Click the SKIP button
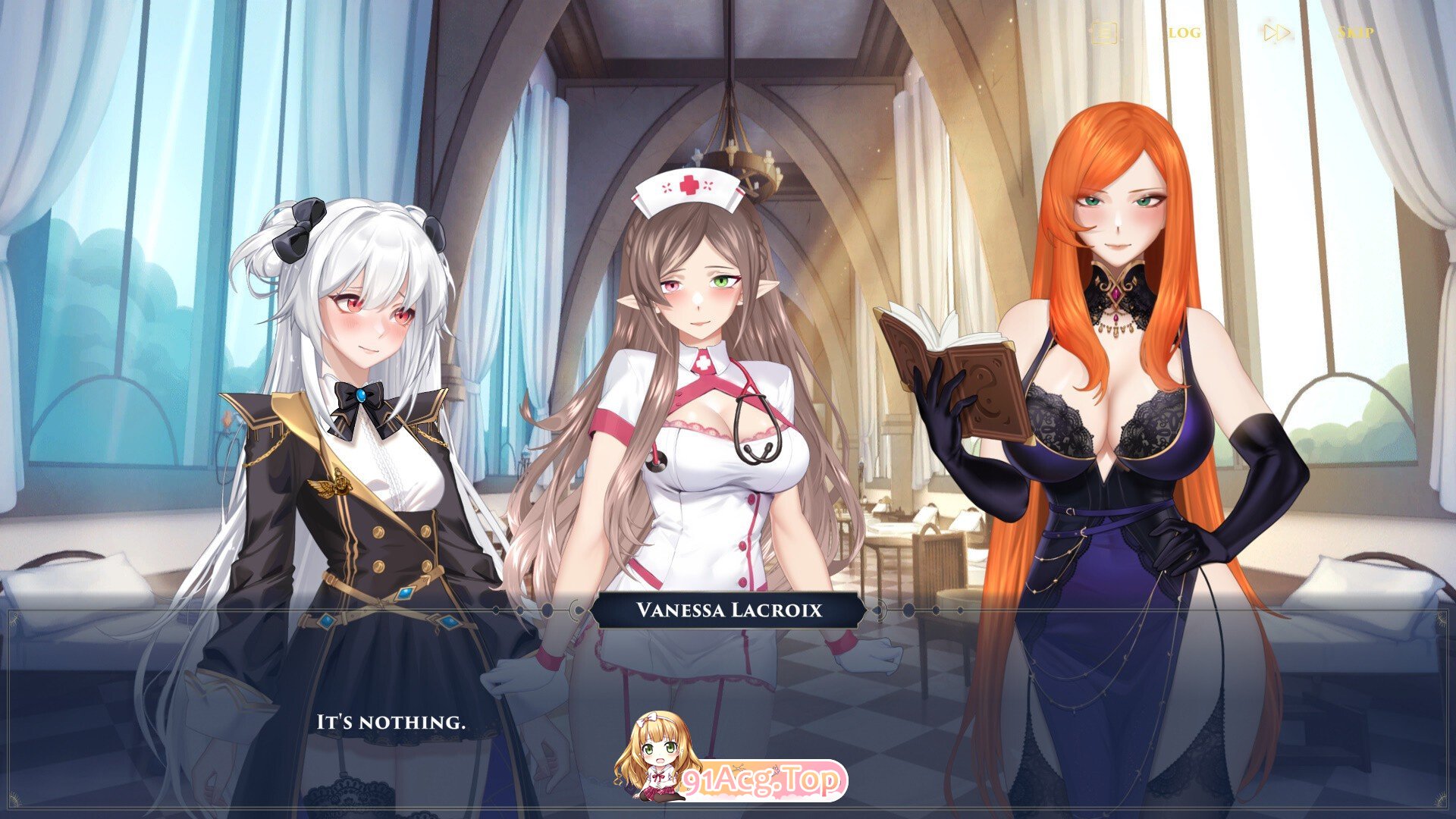This screenshot has width=1456, height=819. pyautogui.click(x=1355, y=33)
